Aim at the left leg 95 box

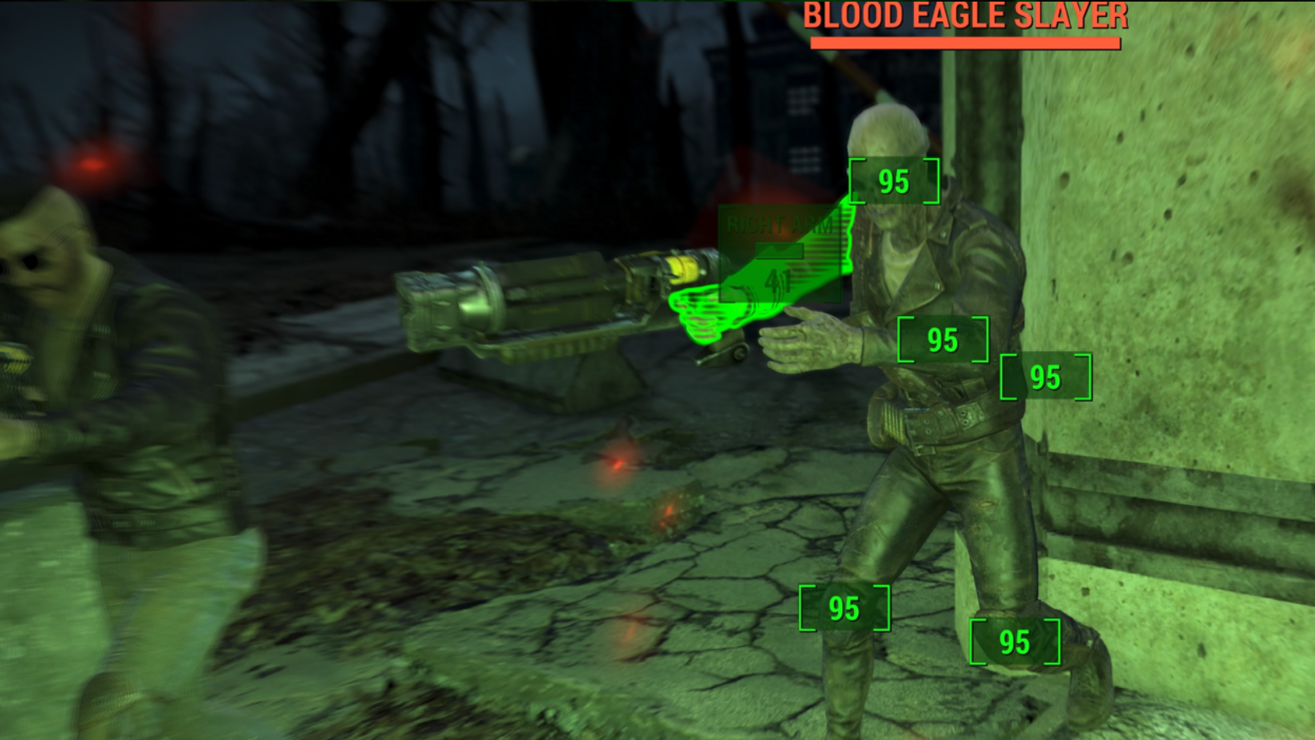(1014, 642)
